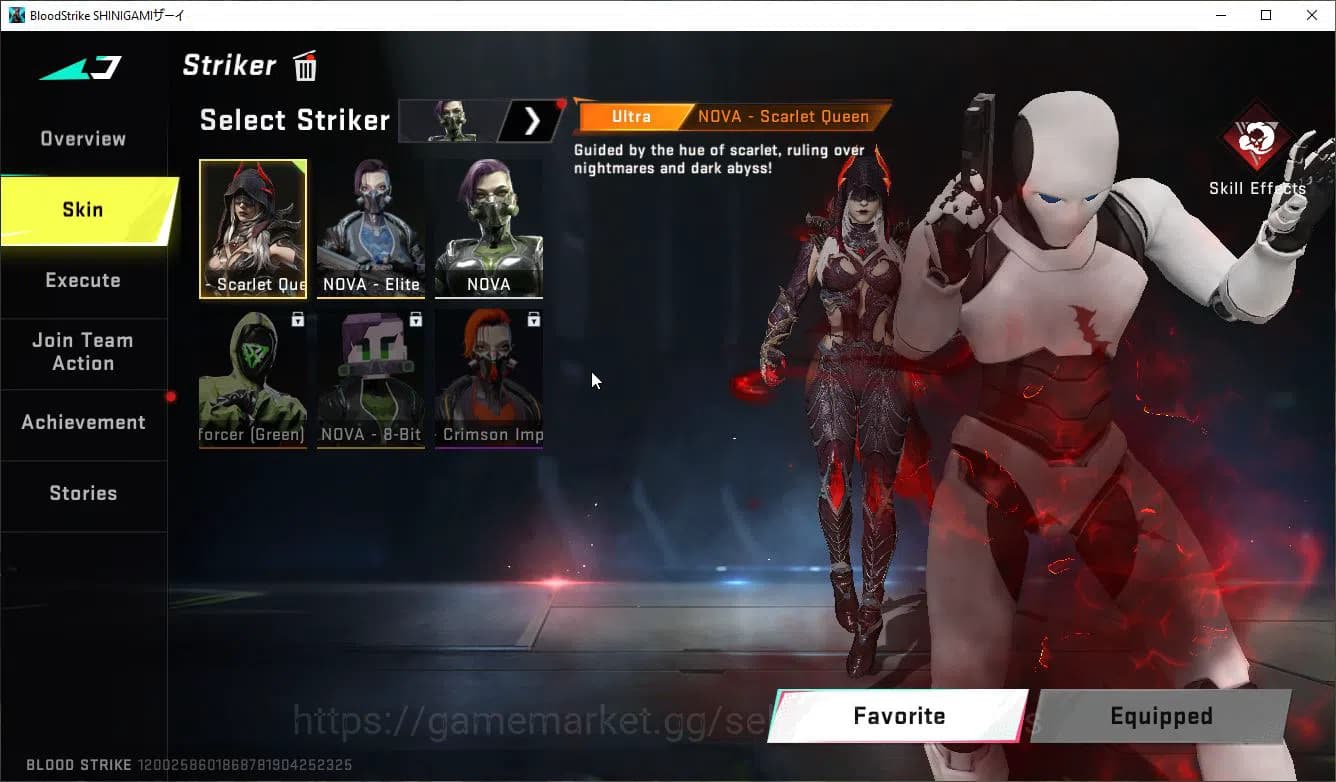
Task: Click the lock icon on Crimson Imp
Action: (x=533, y=319)
